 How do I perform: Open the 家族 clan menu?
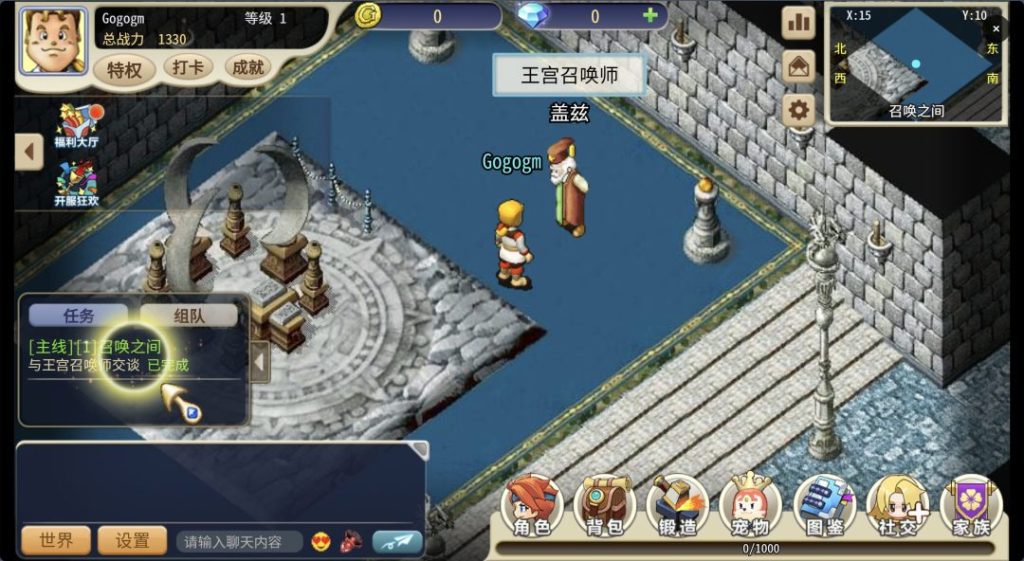pos(970,506)
